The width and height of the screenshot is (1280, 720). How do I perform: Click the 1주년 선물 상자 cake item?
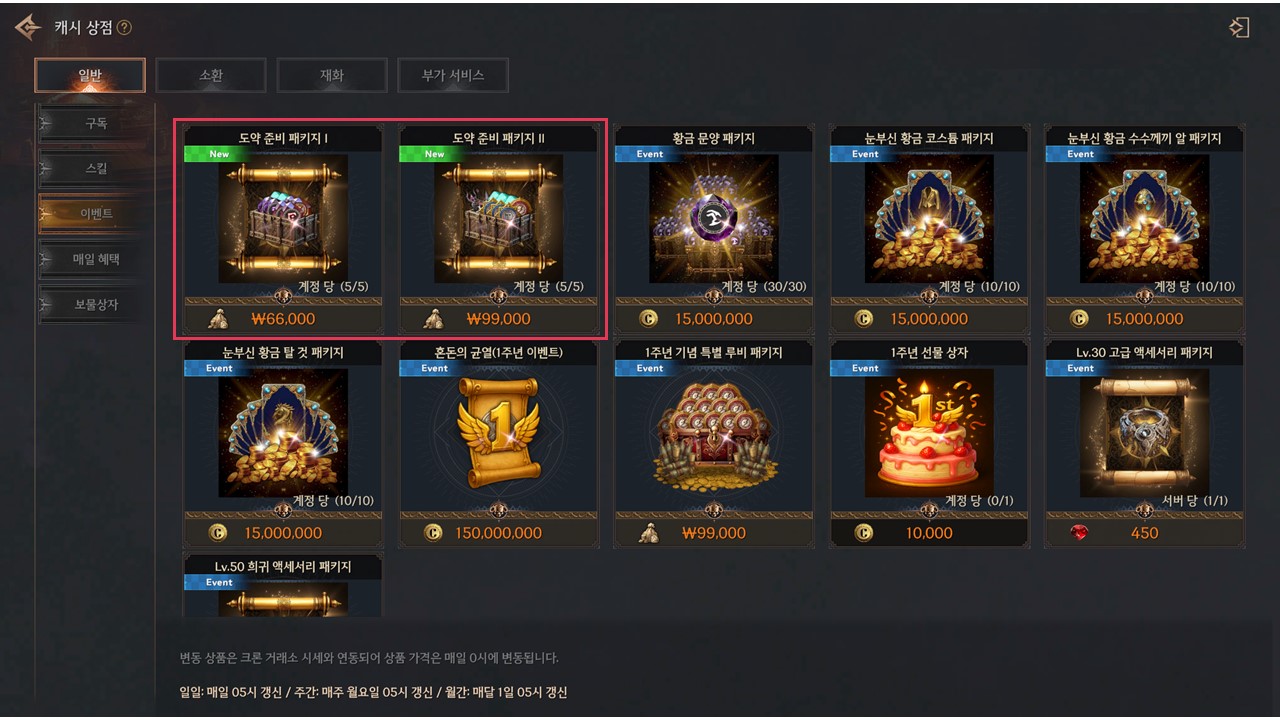point(929,433)
